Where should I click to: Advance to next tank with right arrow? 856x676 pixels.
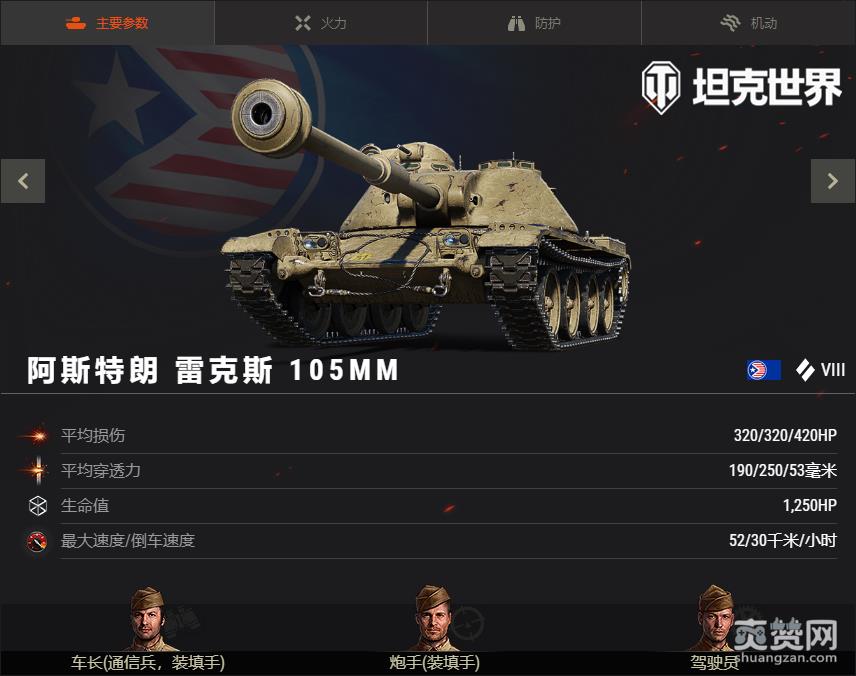(832, 181)
